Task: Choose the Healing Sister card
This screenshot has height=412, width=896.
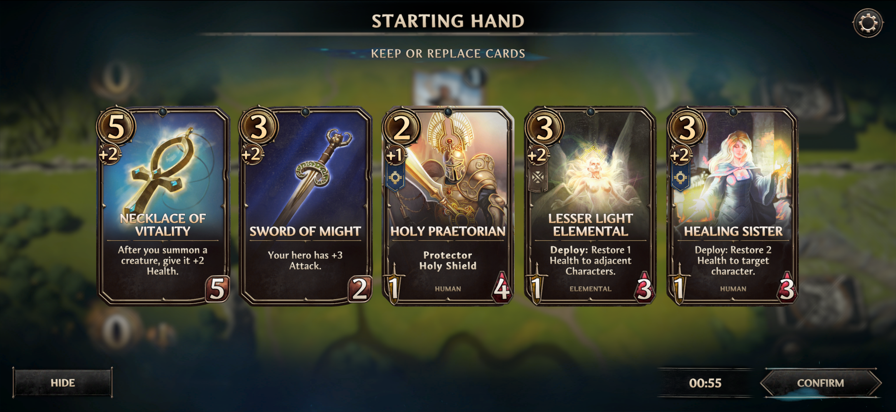Action: 733,205
